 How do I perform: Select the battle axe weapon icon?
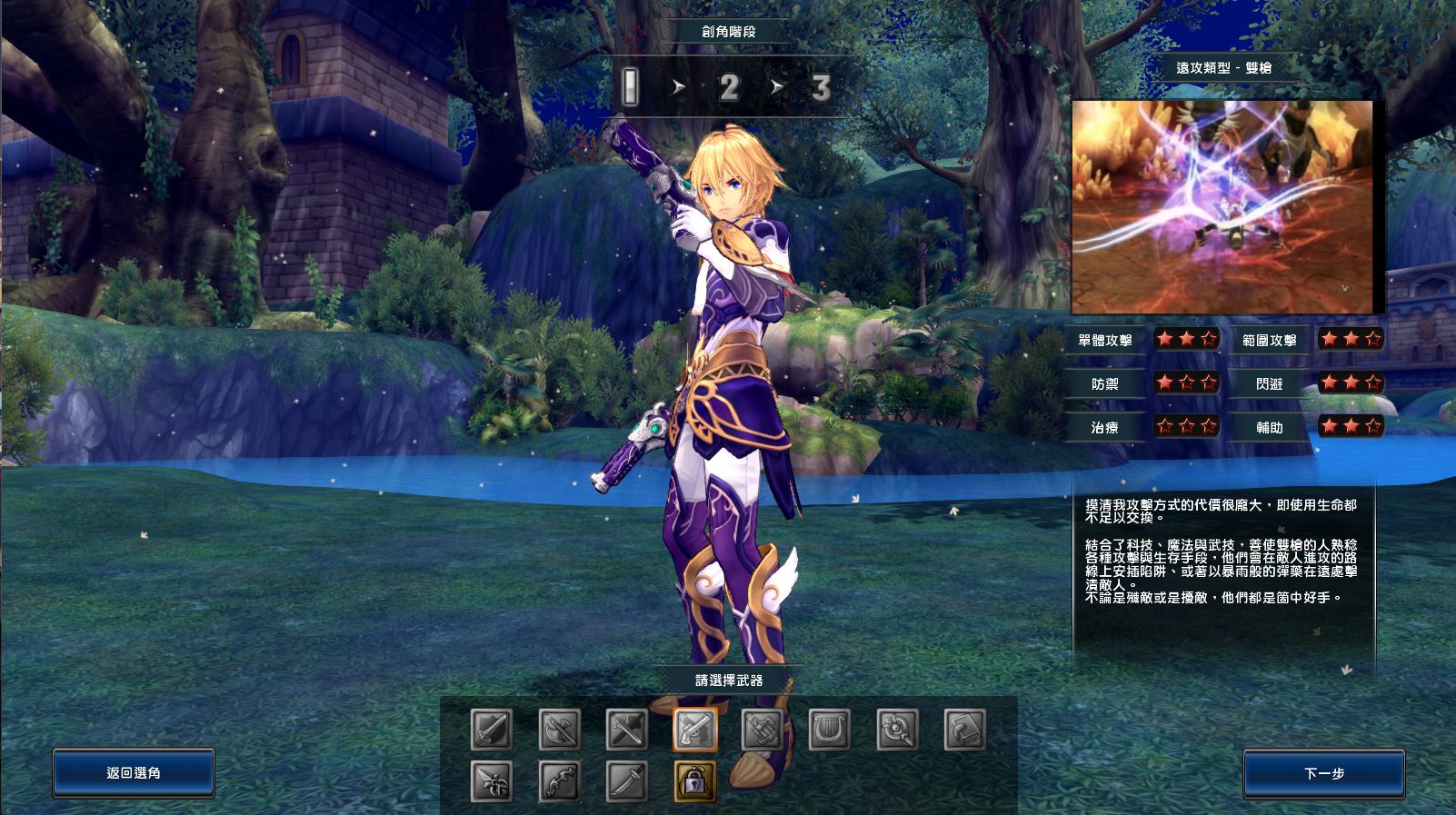coord(559,730)
